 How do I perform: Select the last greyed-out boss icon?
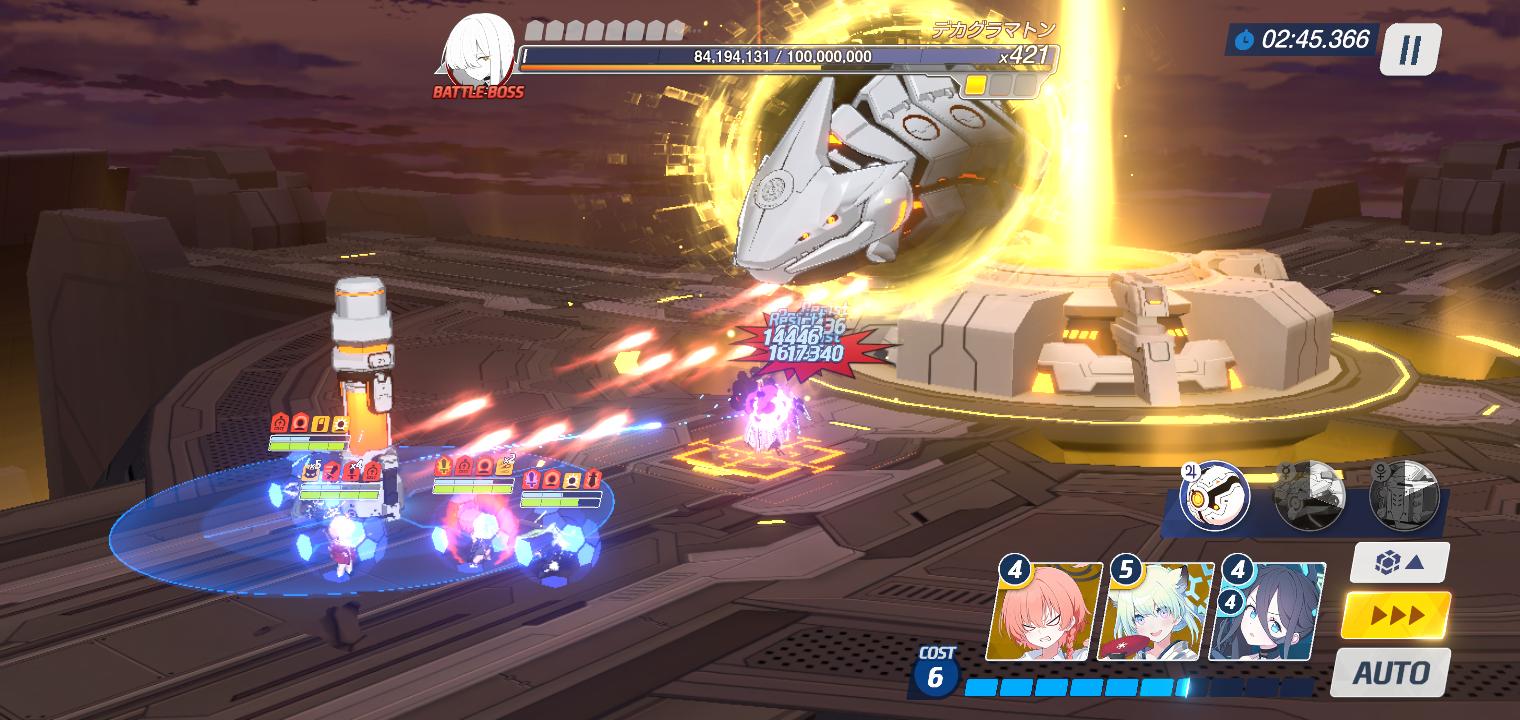coord(1403,494)
